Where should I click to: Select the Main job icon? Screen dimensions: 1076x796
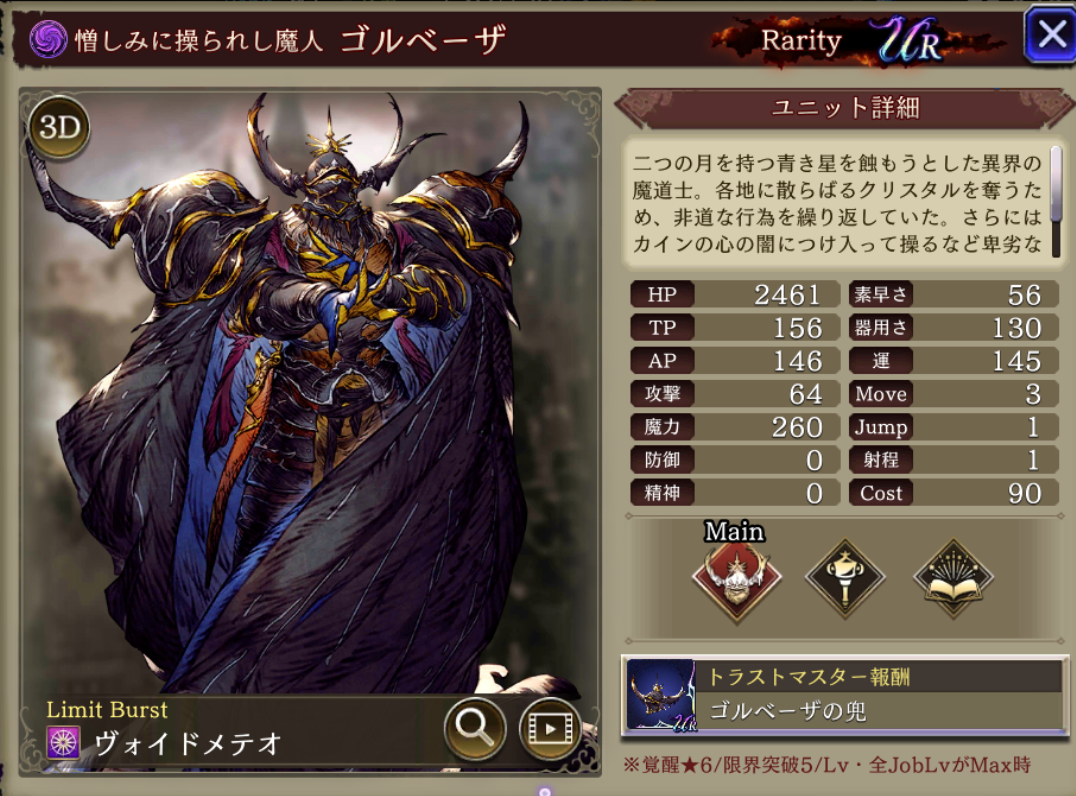pos(738,577)
